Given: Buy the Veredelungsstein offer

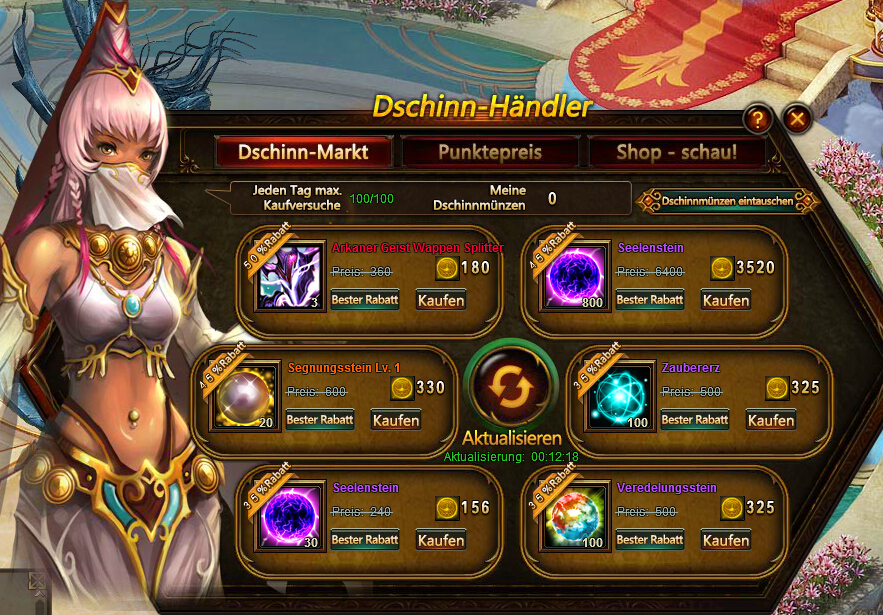Looking at the screenshot, I should tap(726, 540).
